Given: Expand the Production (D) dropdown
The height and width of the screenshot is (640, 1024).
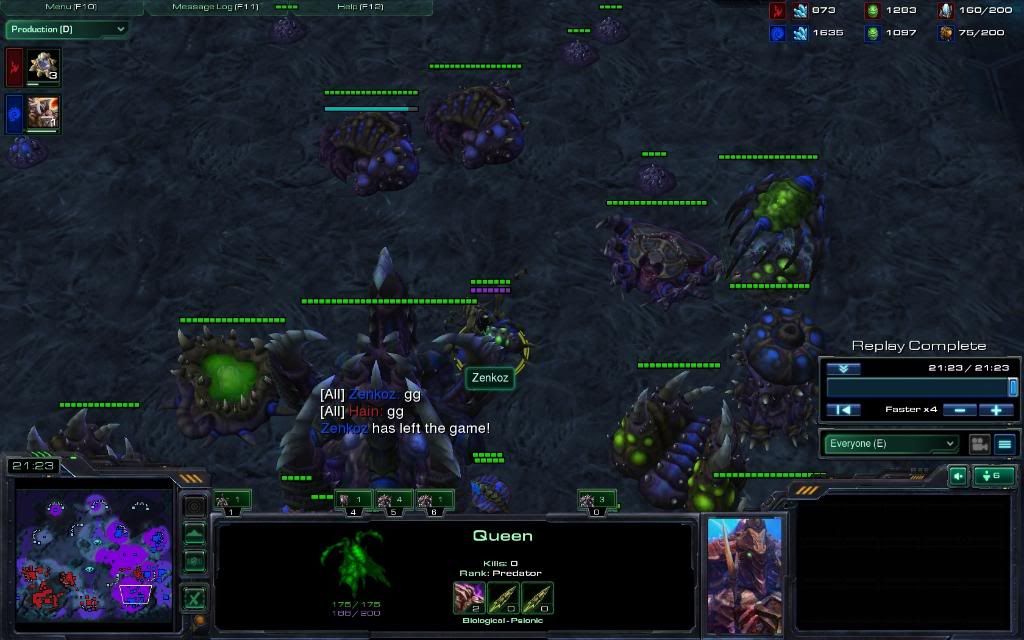Looking at the screenshot, I should pos(67,29).
